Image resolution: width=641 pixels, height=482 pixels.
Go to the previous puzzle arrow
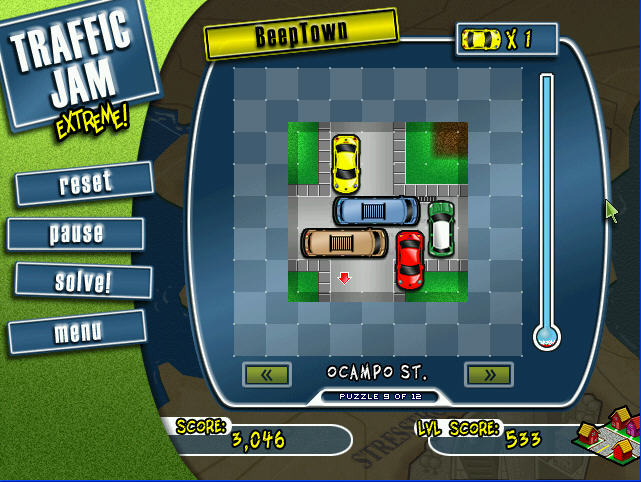(267, 375)
